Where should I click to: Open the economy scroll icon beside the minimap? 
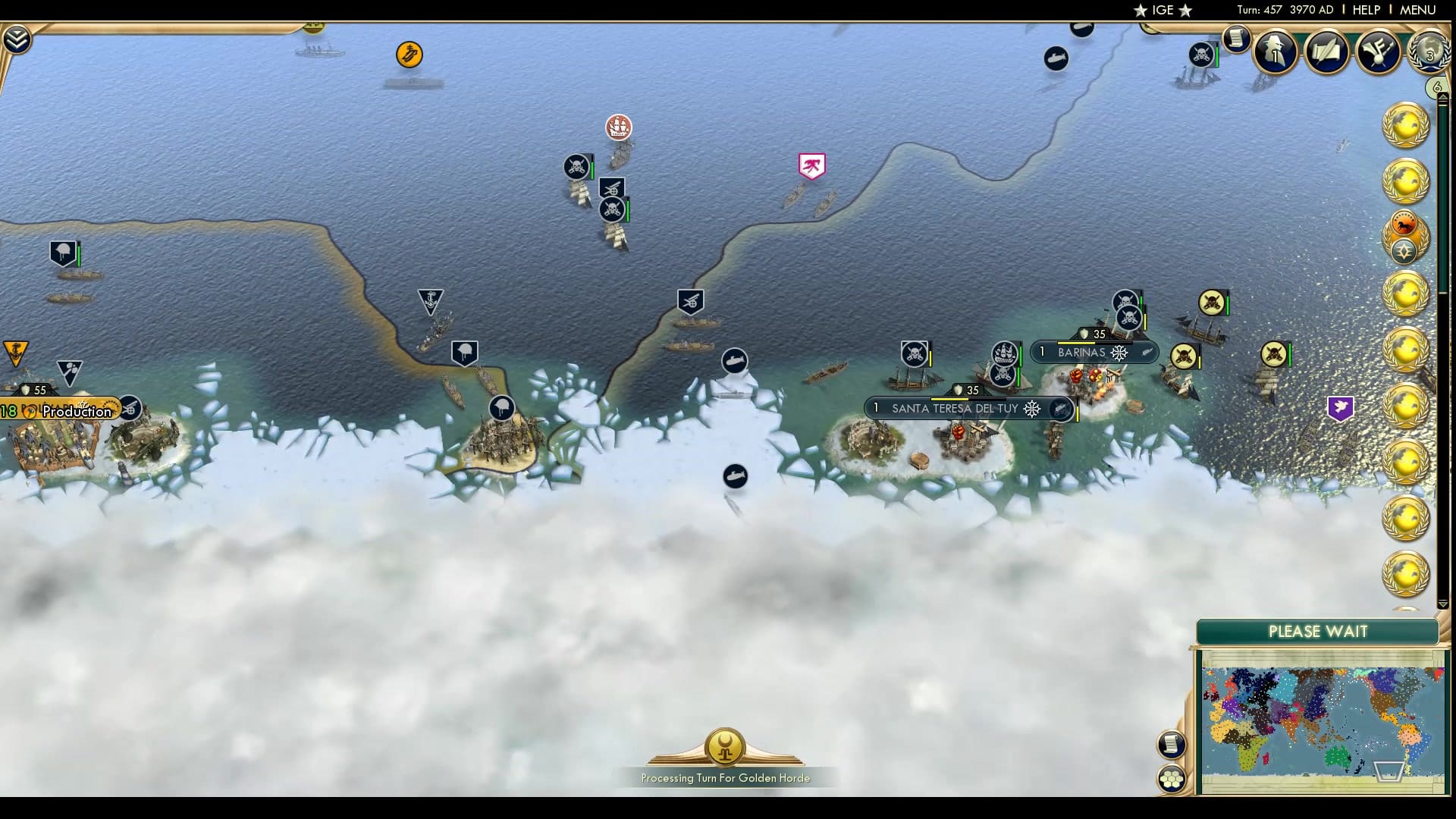[x=1172, y=745]
